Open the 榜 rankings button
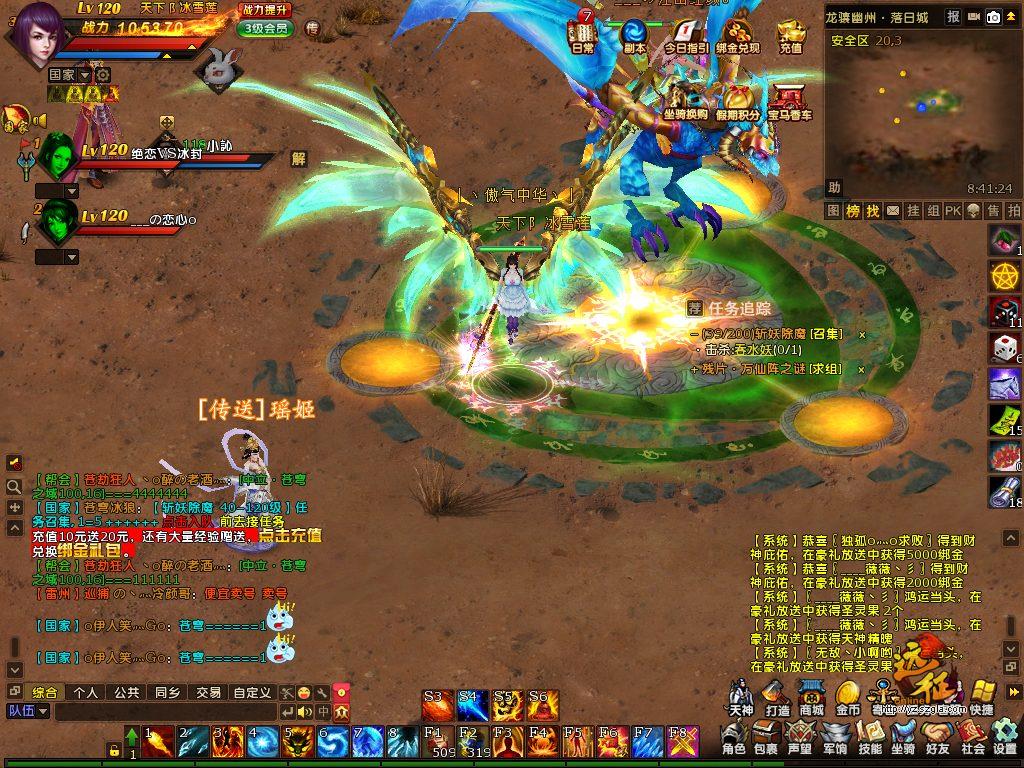Screen dimensions: 1024x768 [853, 211]
